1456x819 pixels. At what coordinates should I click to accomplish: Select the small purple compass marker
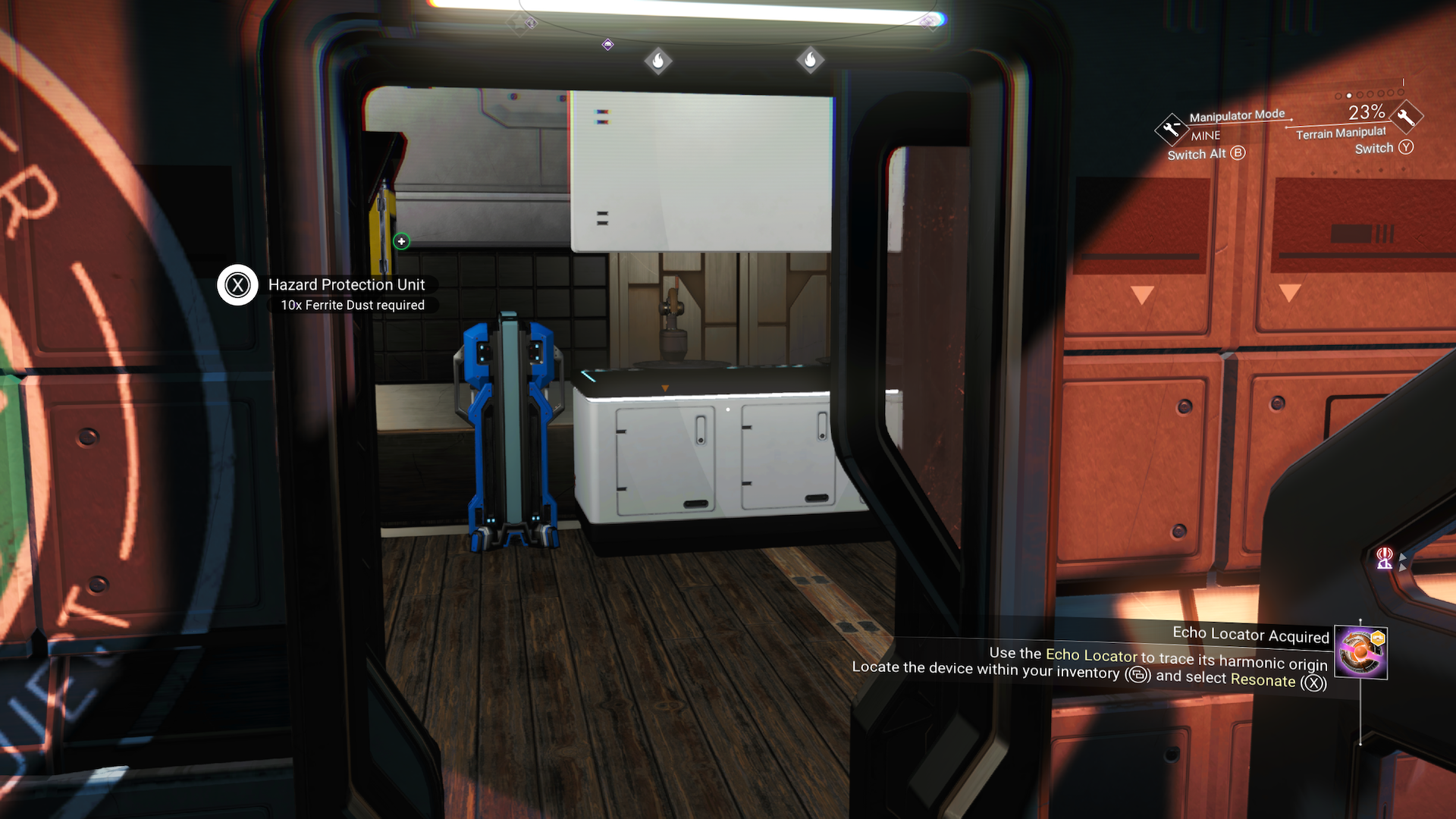click(607, 45)
